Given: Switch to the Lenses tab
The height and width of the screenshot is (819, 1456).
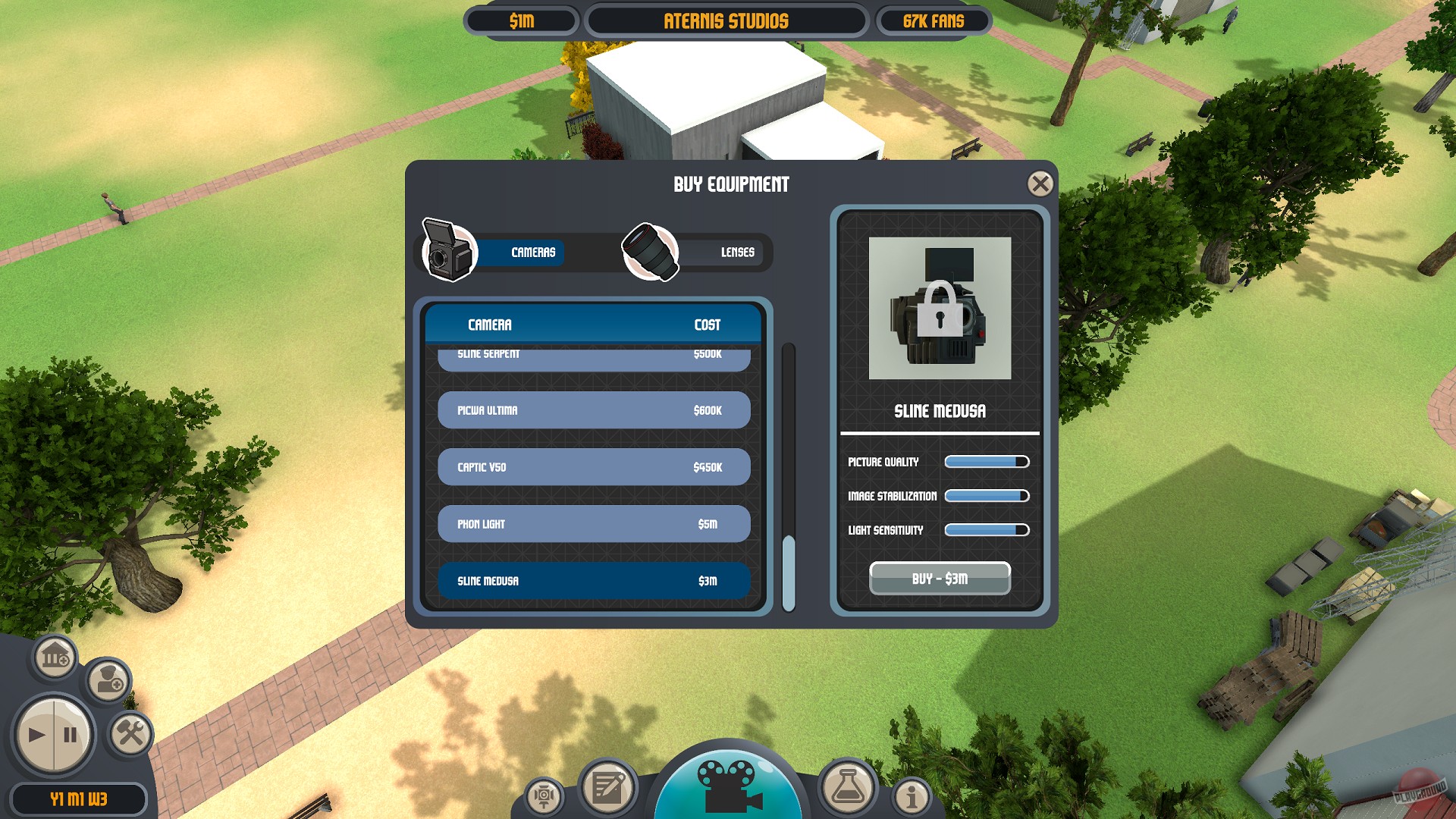Looking at the screenshot, I should (736, 253).
